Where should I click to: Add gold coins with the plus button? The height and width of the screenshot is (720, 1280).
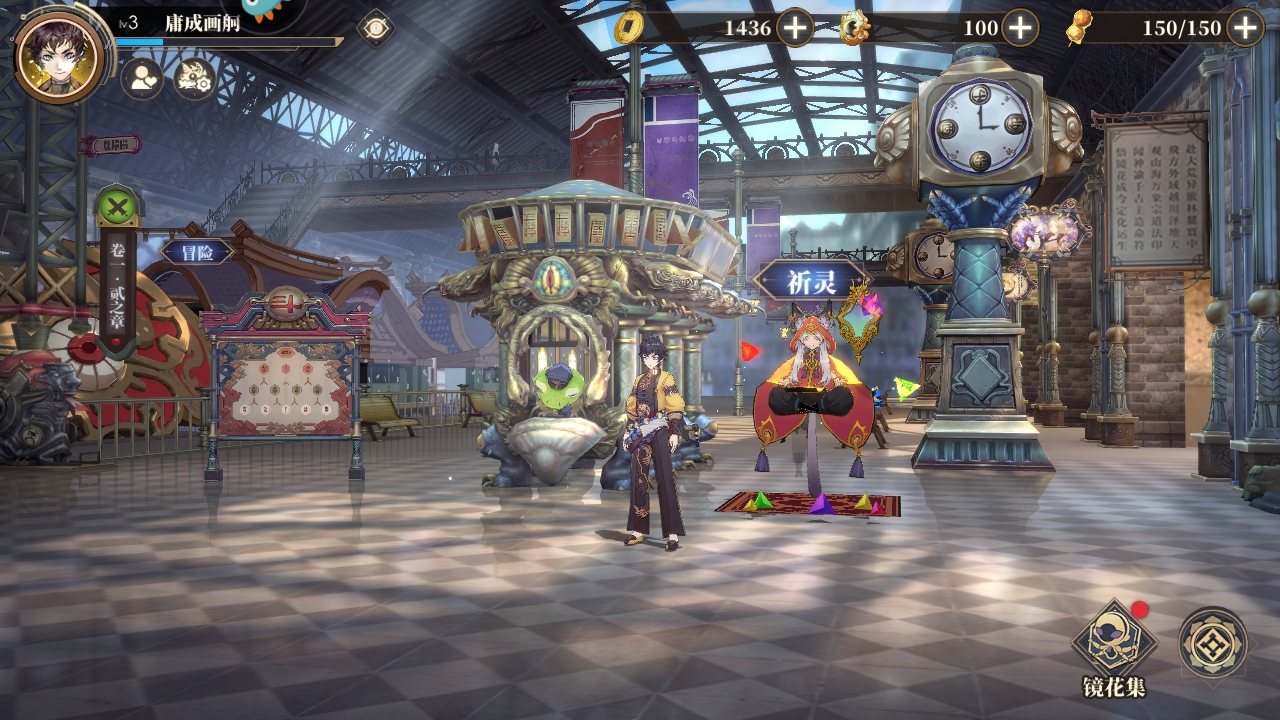coord(795,28)
